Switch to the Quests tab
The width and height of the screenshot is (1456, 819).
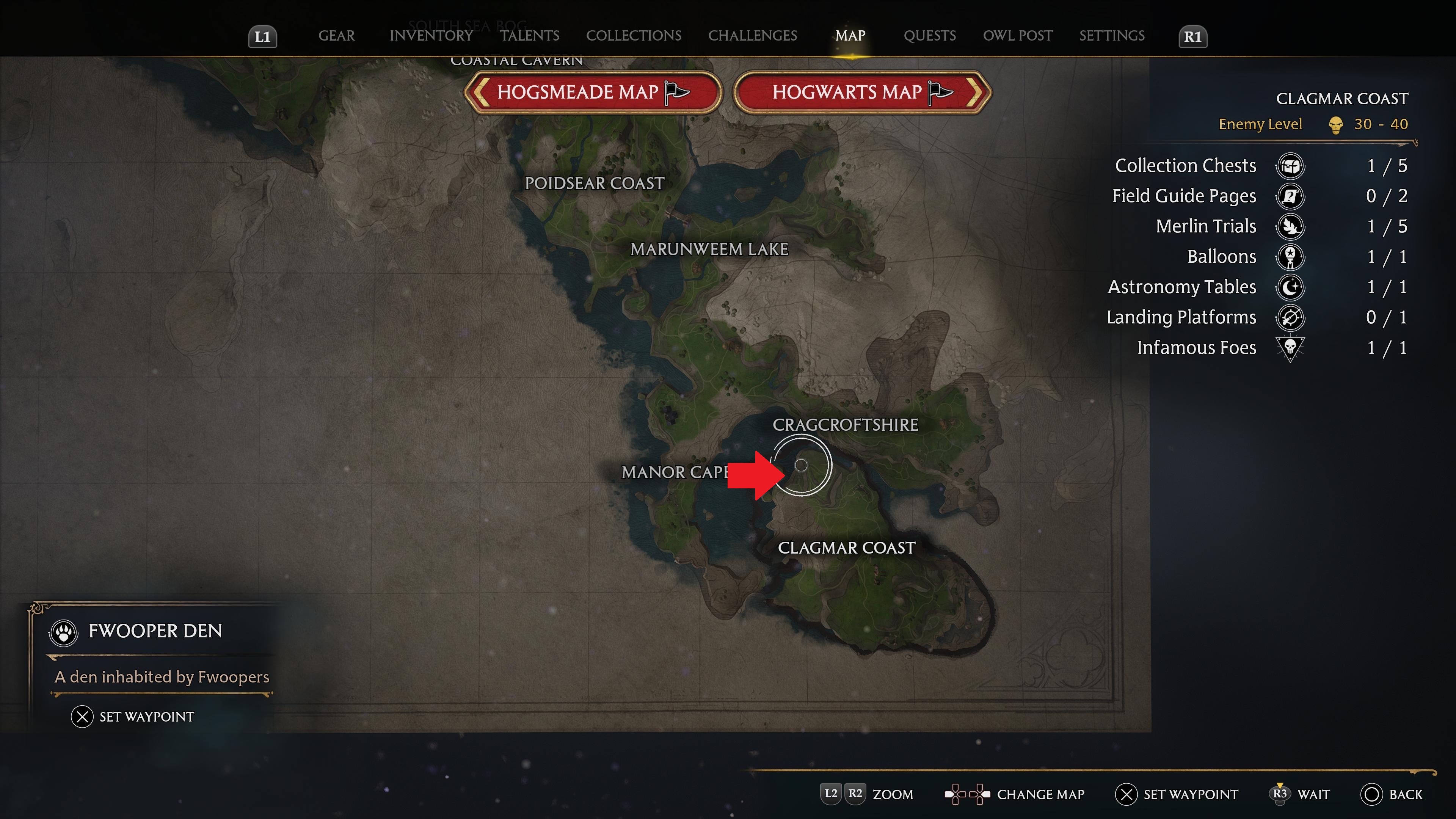930,36
